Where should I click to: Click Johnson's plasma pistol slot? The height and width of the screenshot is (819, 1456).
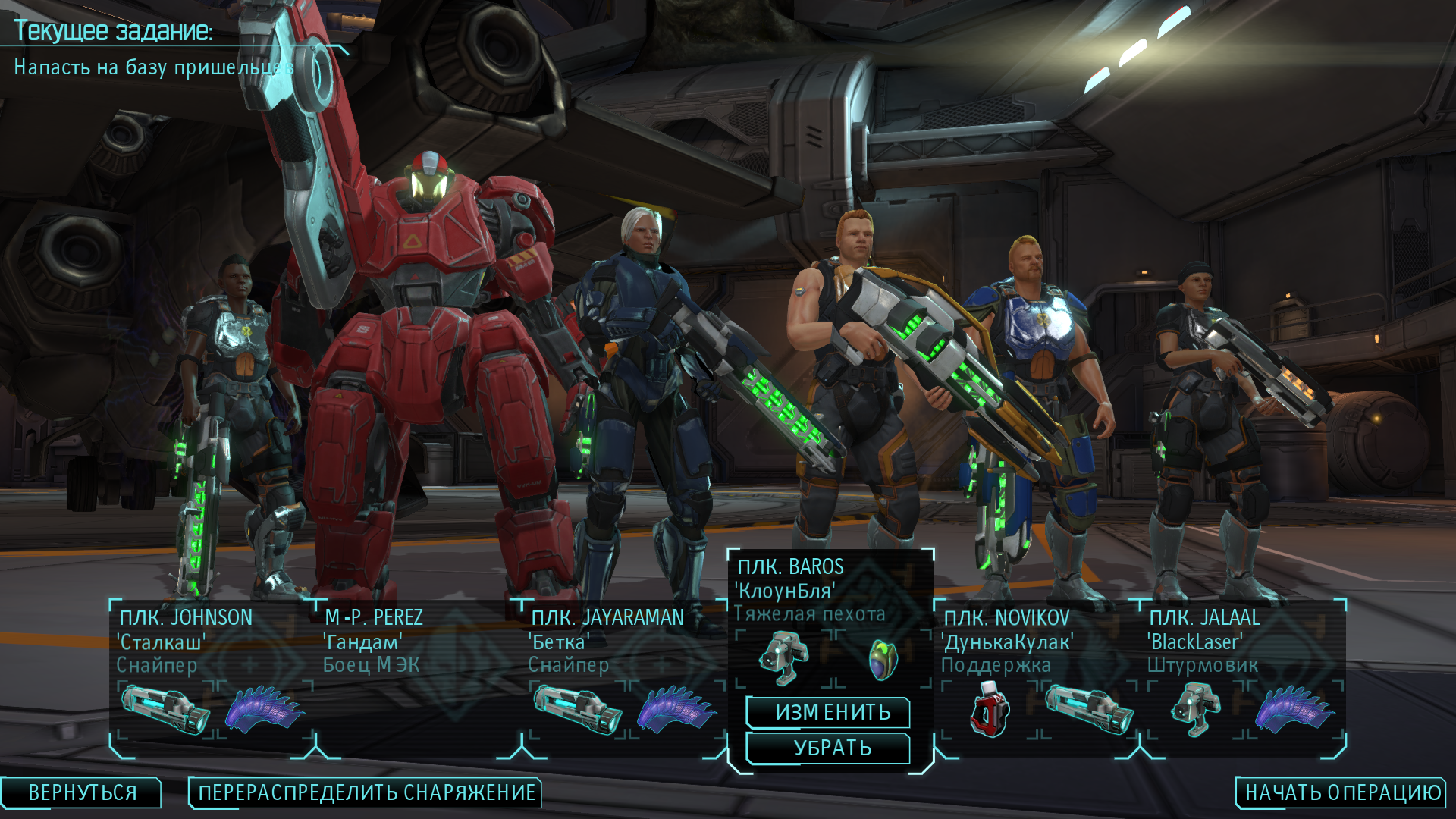point(166,710)
